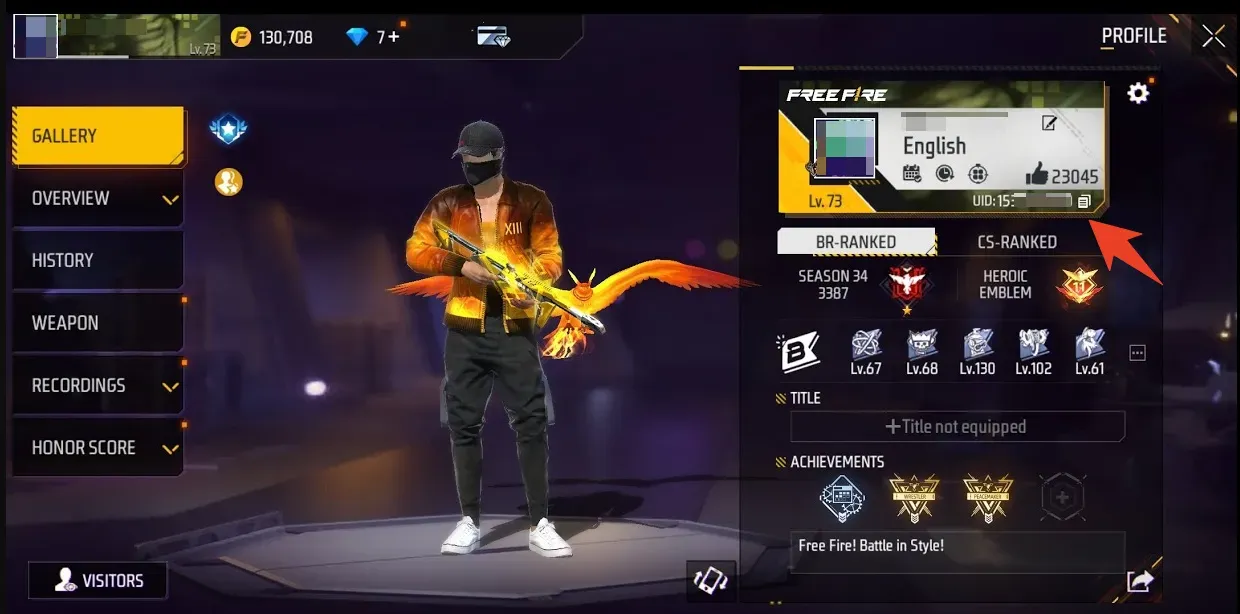Toggle character rotate view button
The width and height of the screenshot is (1240, 614).
click(x=712, y=580)
